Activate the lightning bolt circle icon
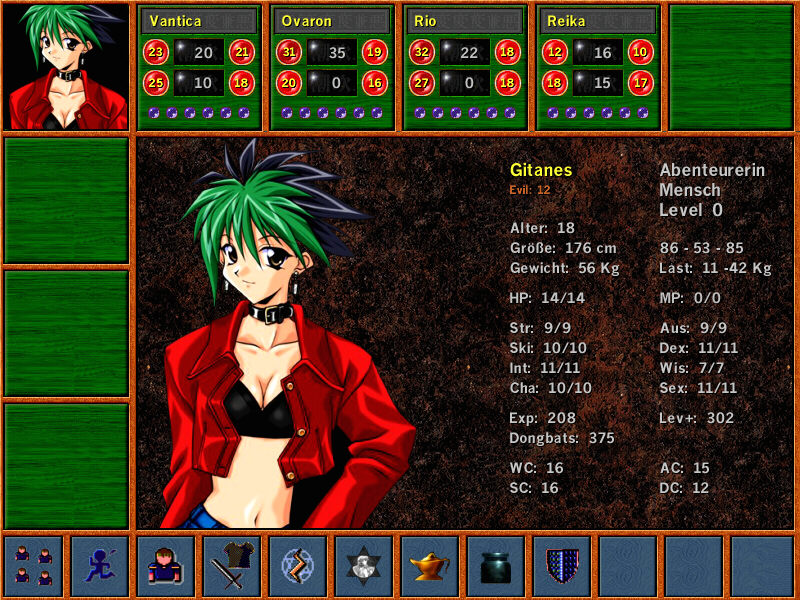 coord(298,566)
